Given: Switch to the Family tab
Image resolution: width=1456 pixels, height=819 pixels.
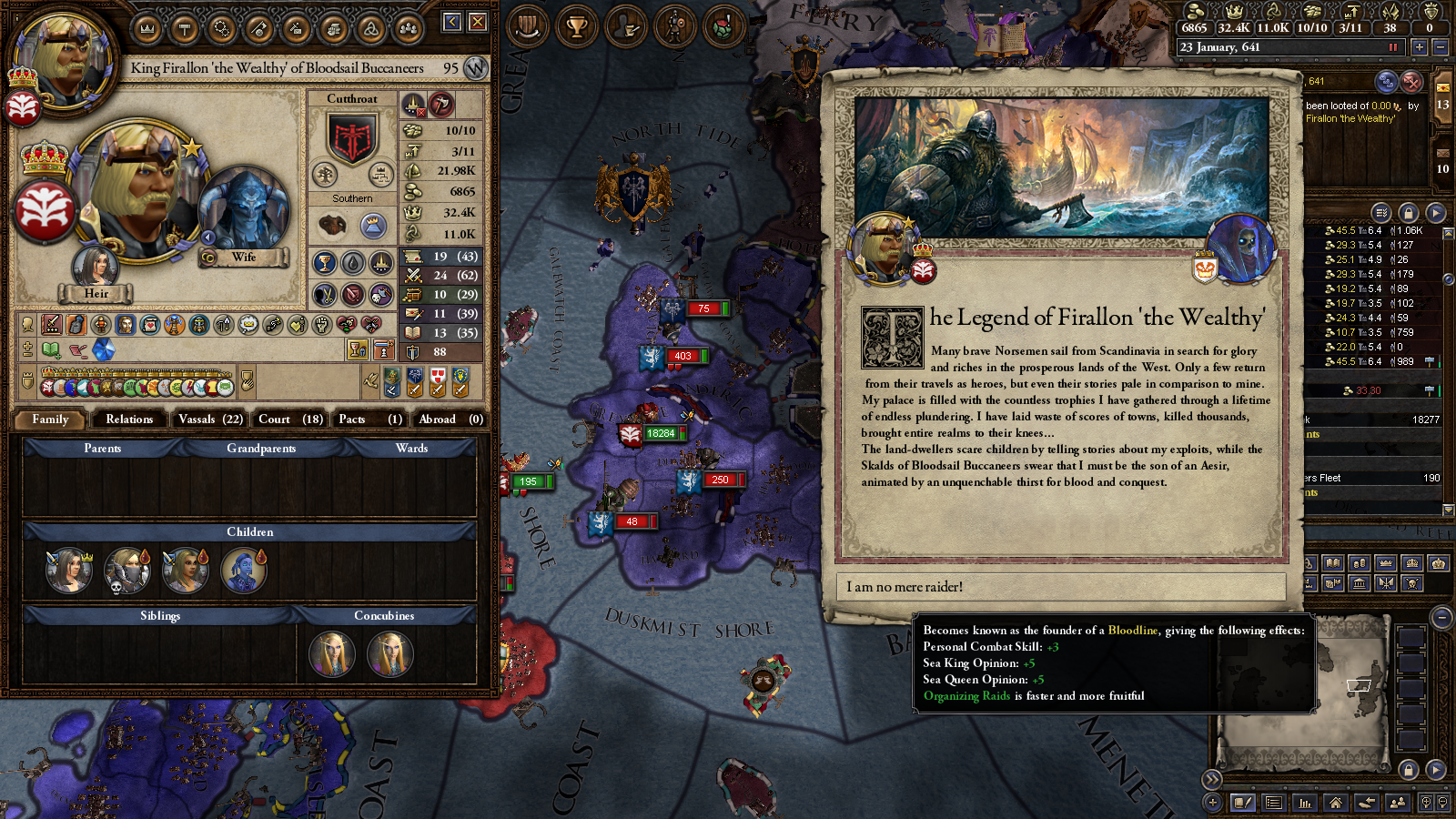Looking at the screenshot, I should pos(50,420).
